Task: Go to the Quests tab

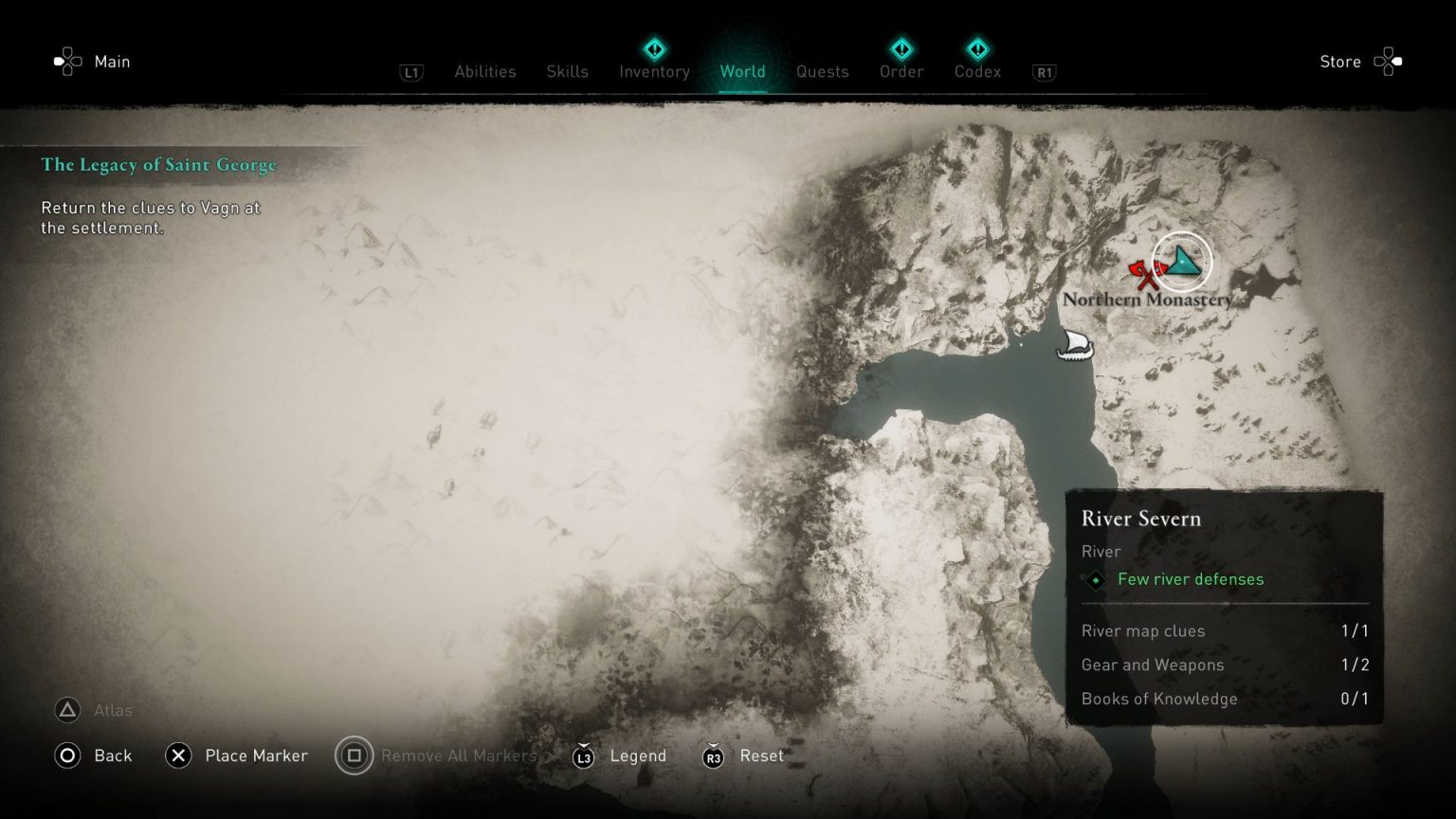Action: 822,71
